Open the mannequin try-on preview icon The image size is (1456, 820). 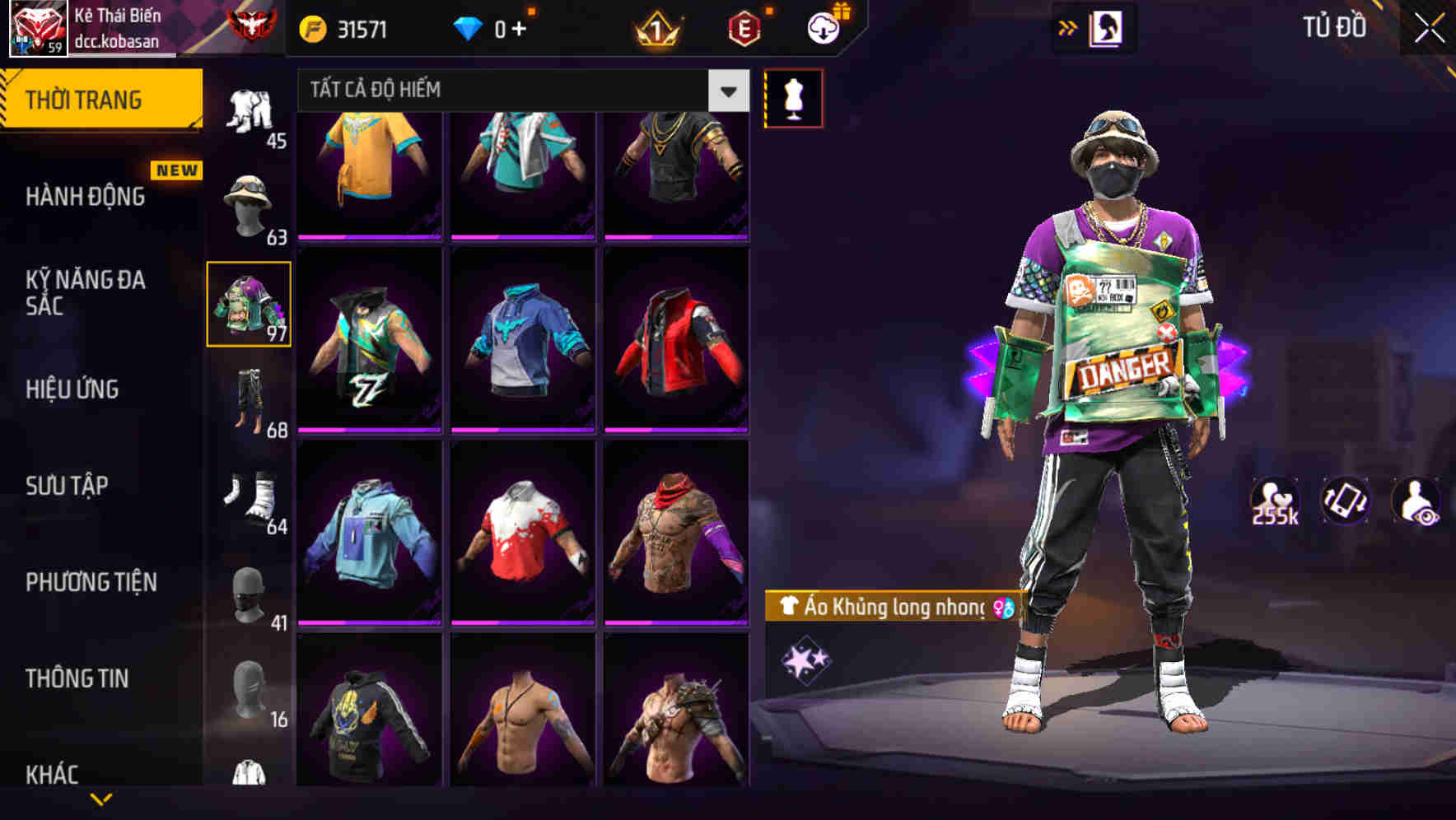[x=793, y=96]
